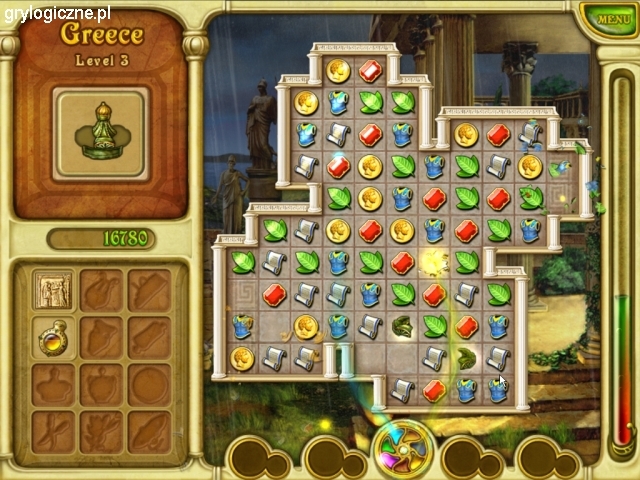Click the glowing sun bonus tile
Viewport: 640px width, 480px height.
click(434, 262)
